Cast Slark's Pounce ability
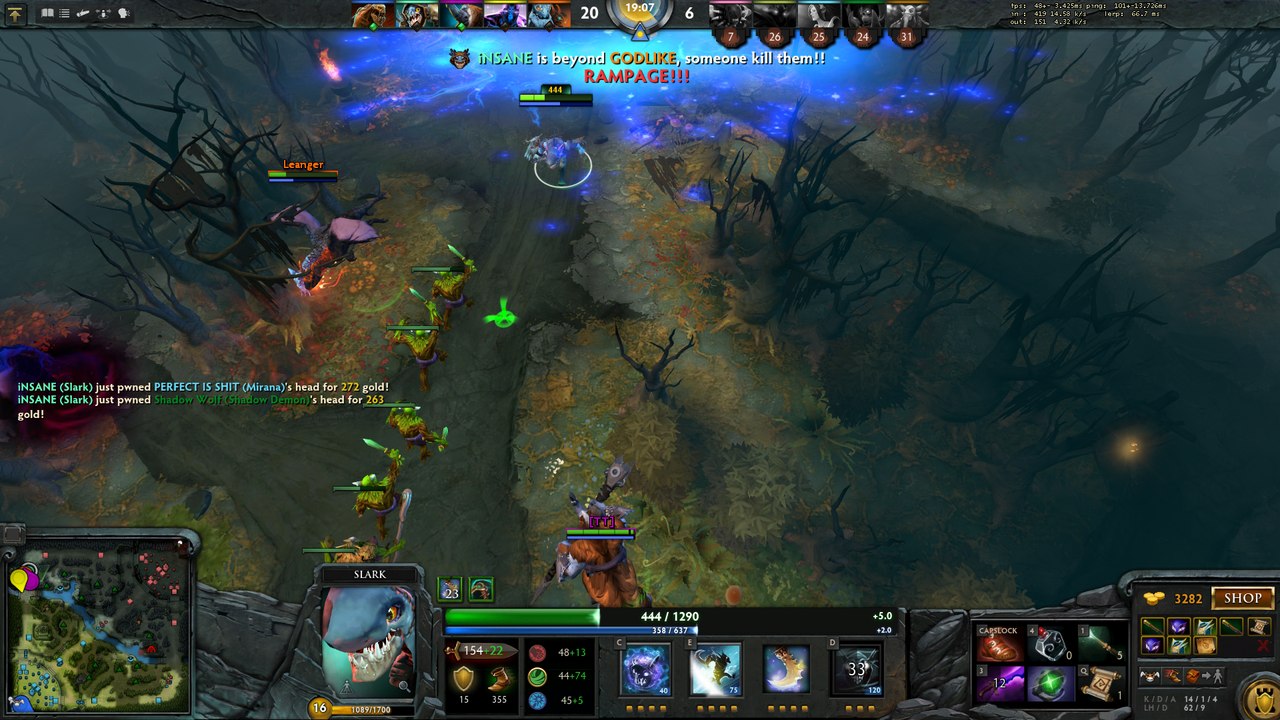 pyautogui.click(x=714, y=669)
